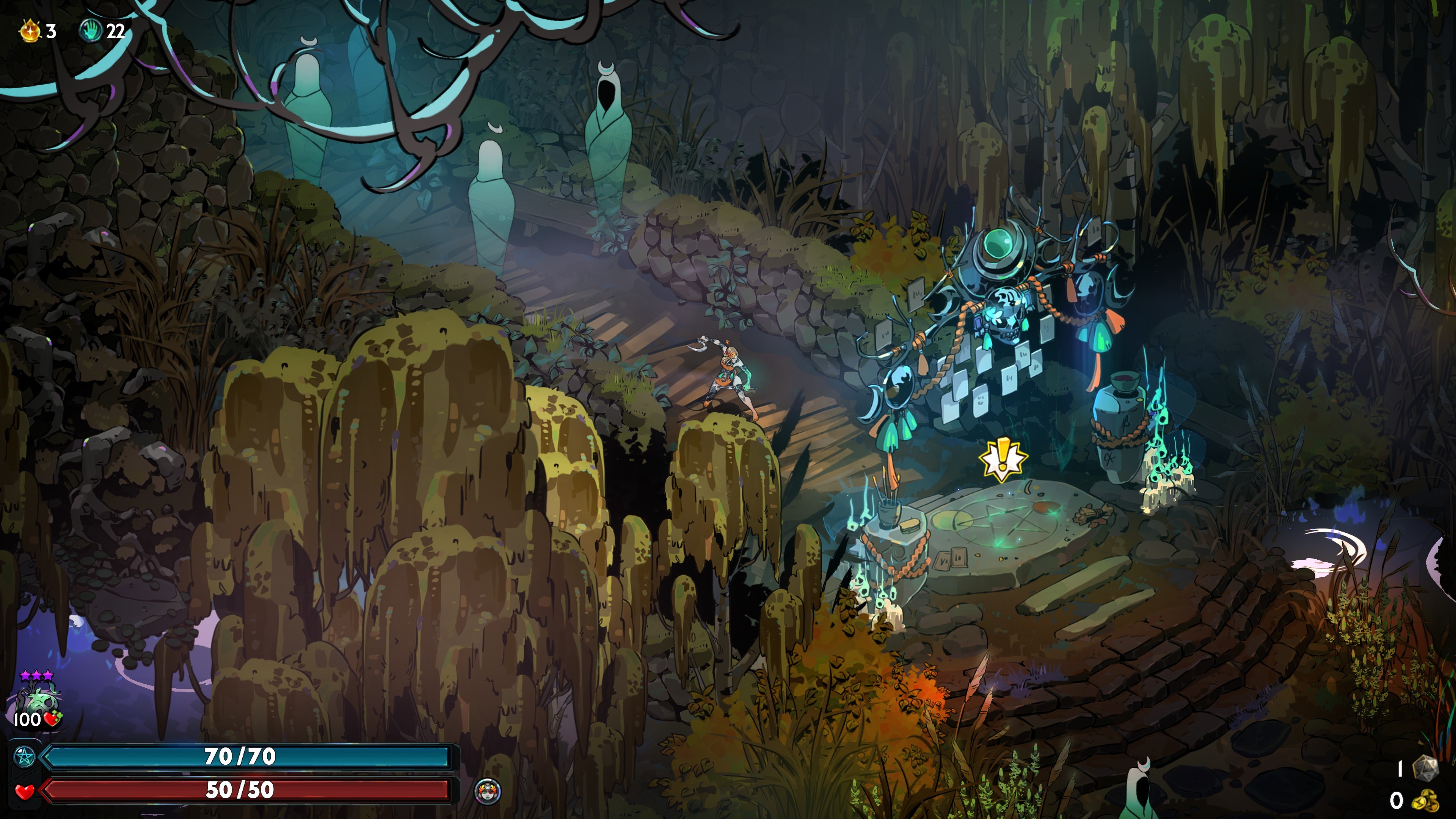The height and width of the screenshot is (819, 1456).
Task: Select the character portrait icon beside health bar
Action: [x=488, y=790]
